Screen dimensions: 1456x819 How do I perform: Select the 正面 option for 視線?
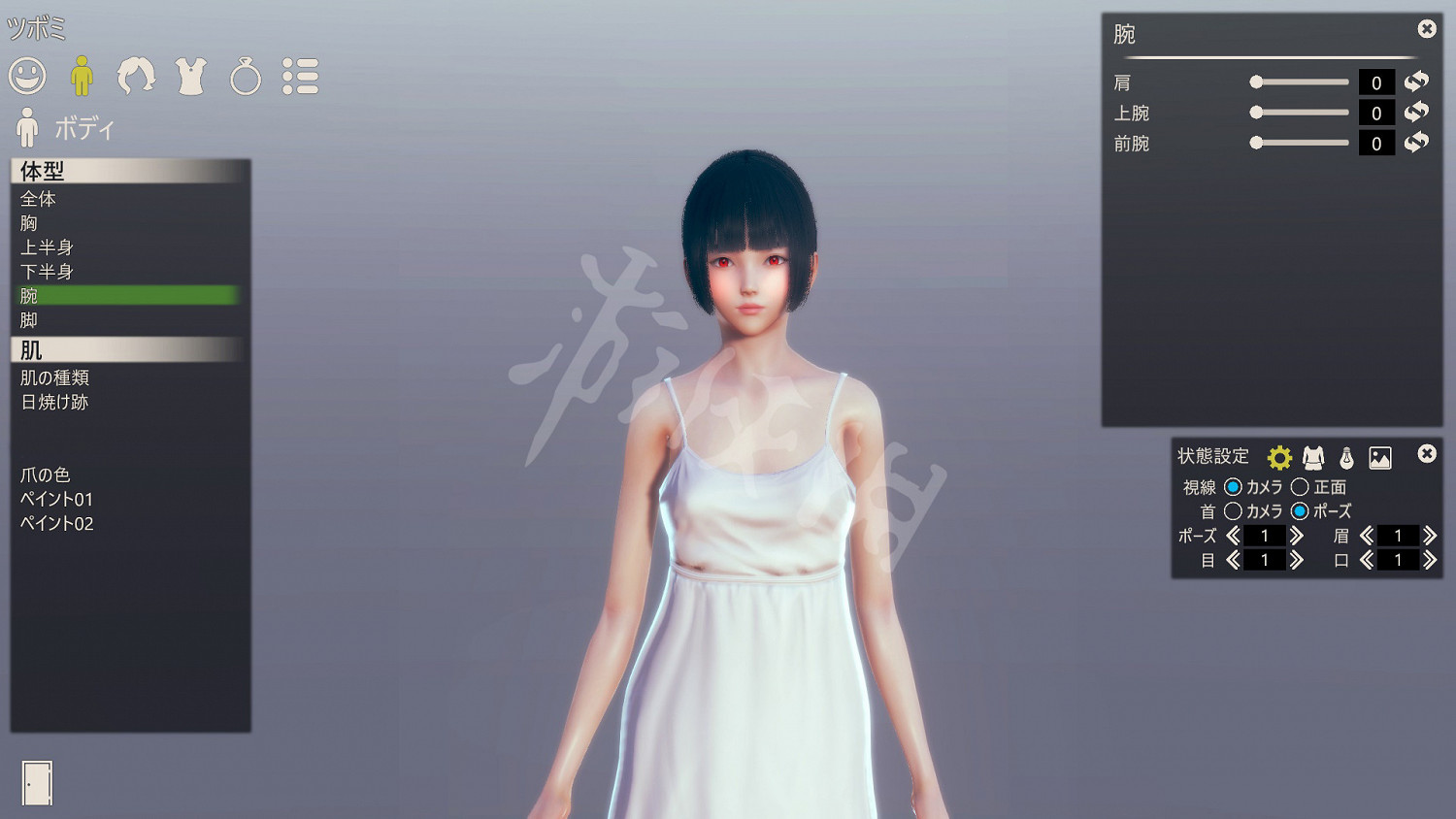1299,487
